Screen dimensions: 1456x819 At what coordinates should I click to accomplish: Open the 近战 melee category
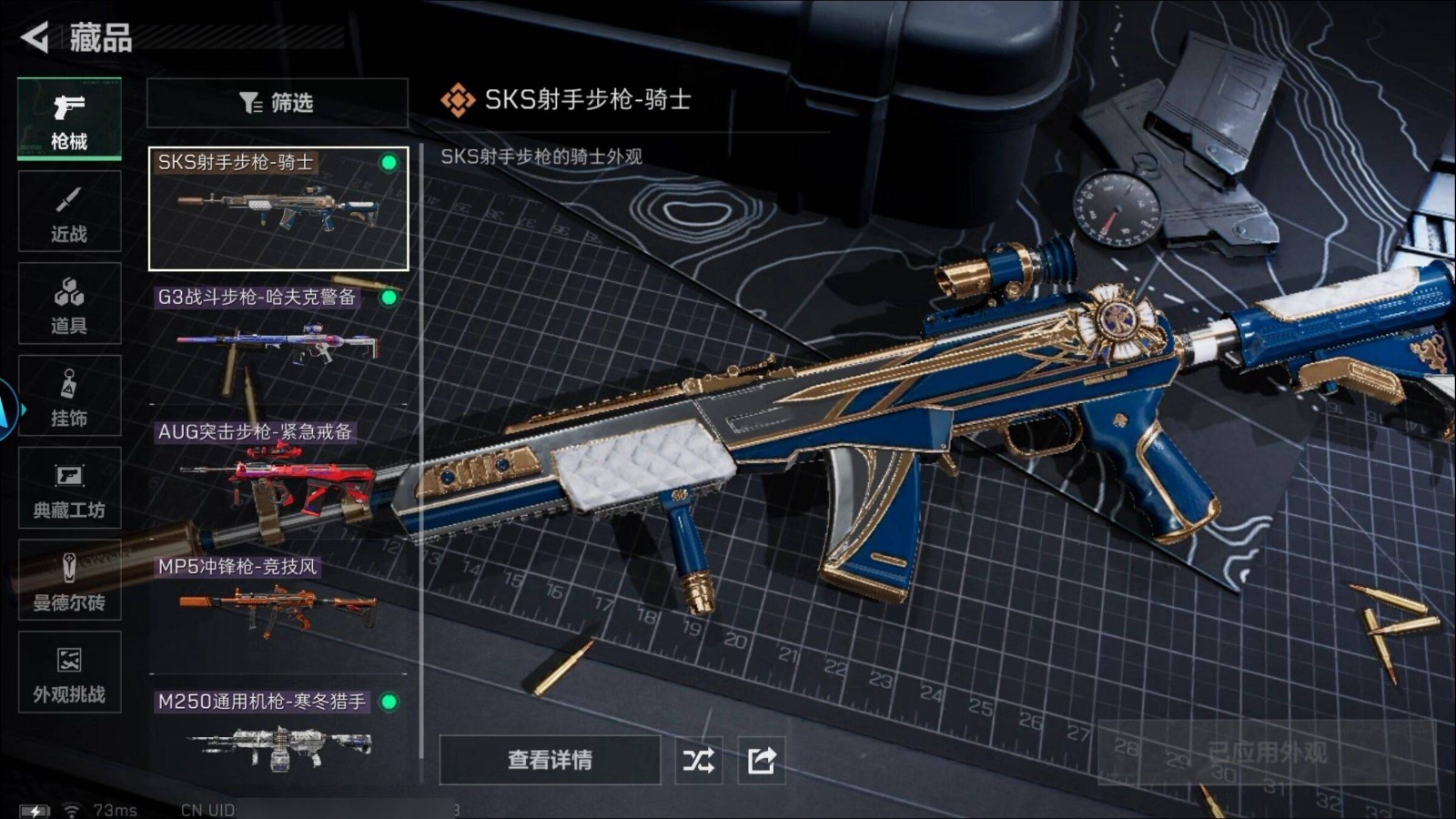click(69, 212)
